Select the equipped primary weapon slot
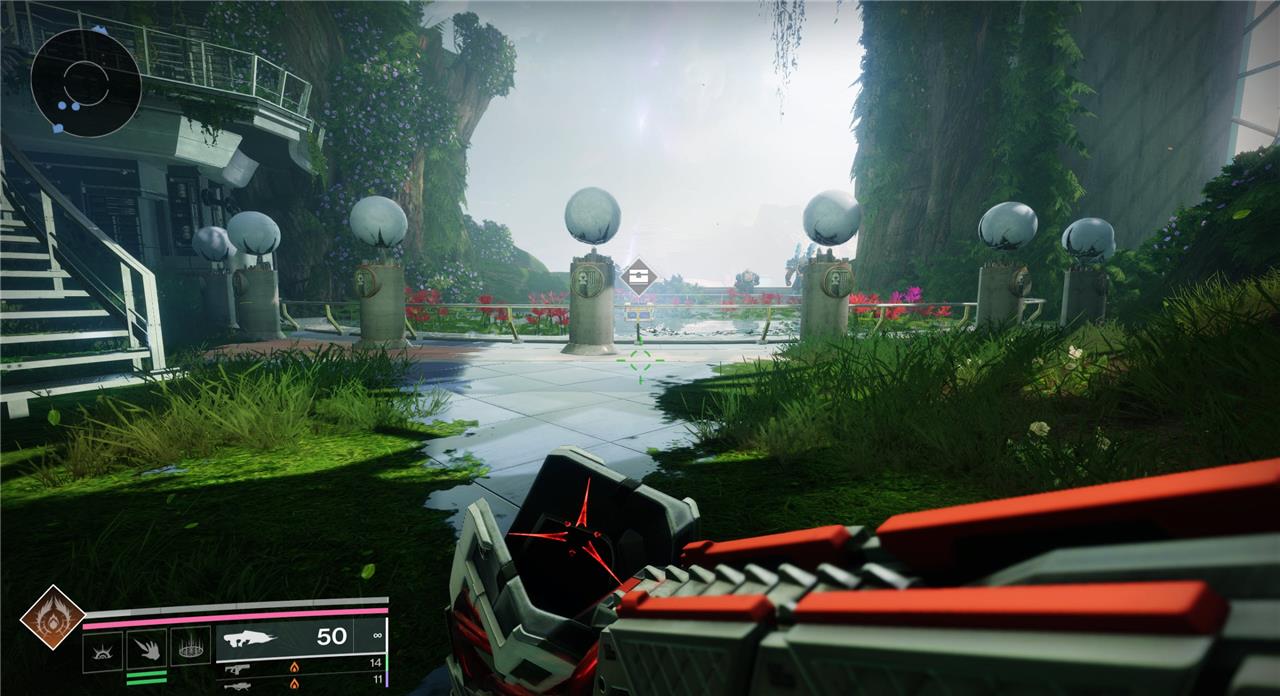This screenshot has width=1280, height=696. (300, 636)
